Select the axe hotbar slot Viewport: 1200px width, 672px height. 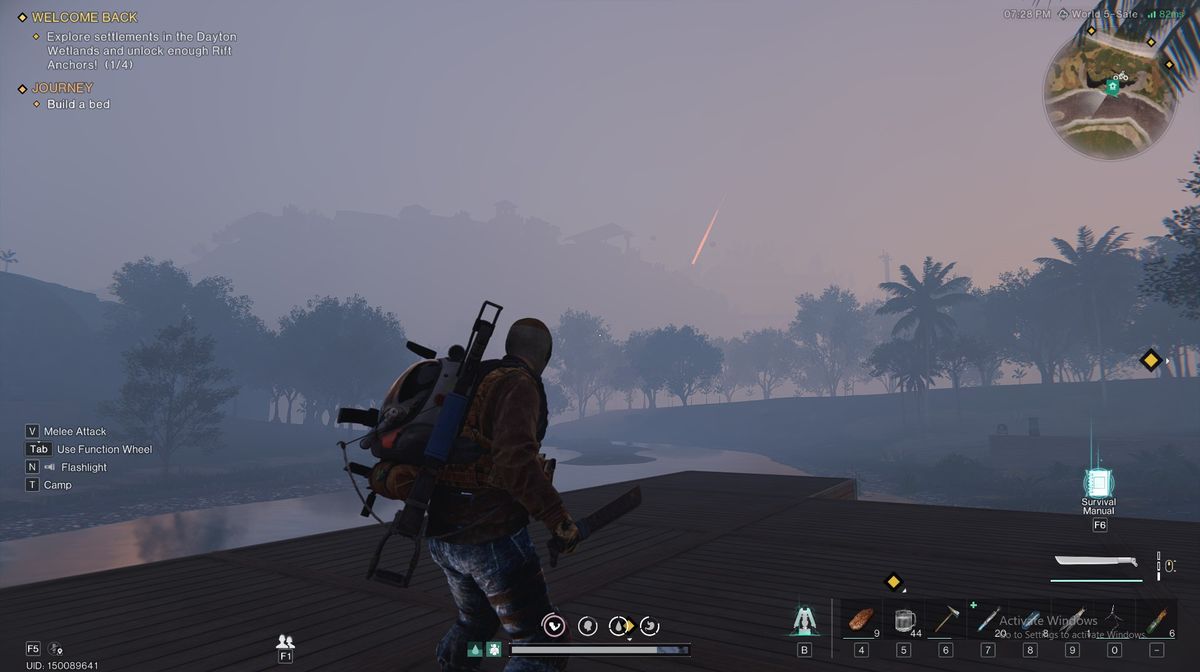click(946, 620)
